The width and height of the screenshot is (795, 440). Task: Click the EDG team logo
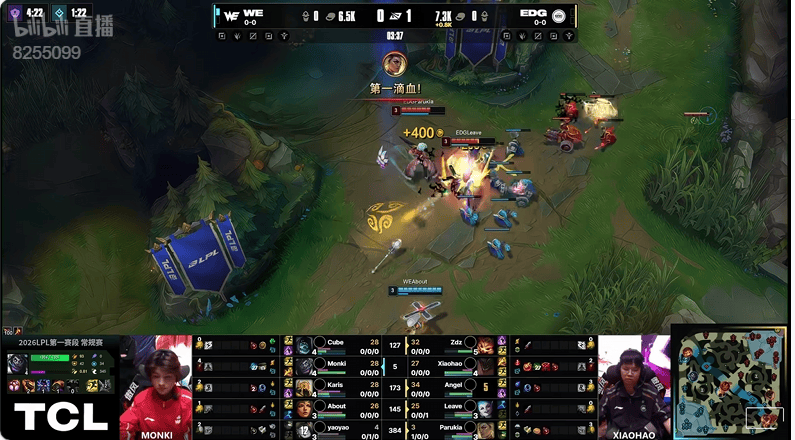coord(559,15)
